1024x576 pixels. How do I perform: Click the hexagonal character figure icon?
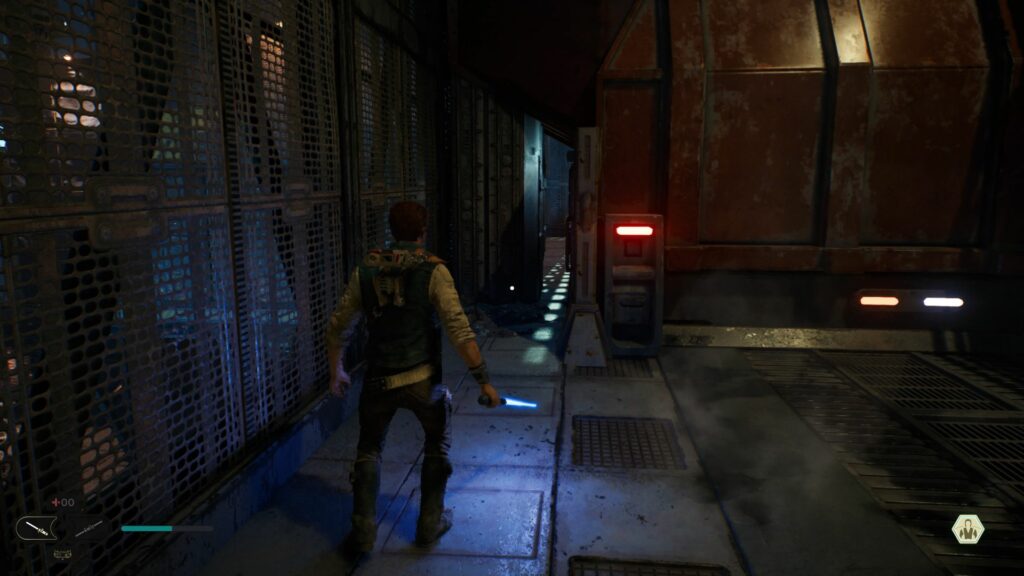[967, 529]
